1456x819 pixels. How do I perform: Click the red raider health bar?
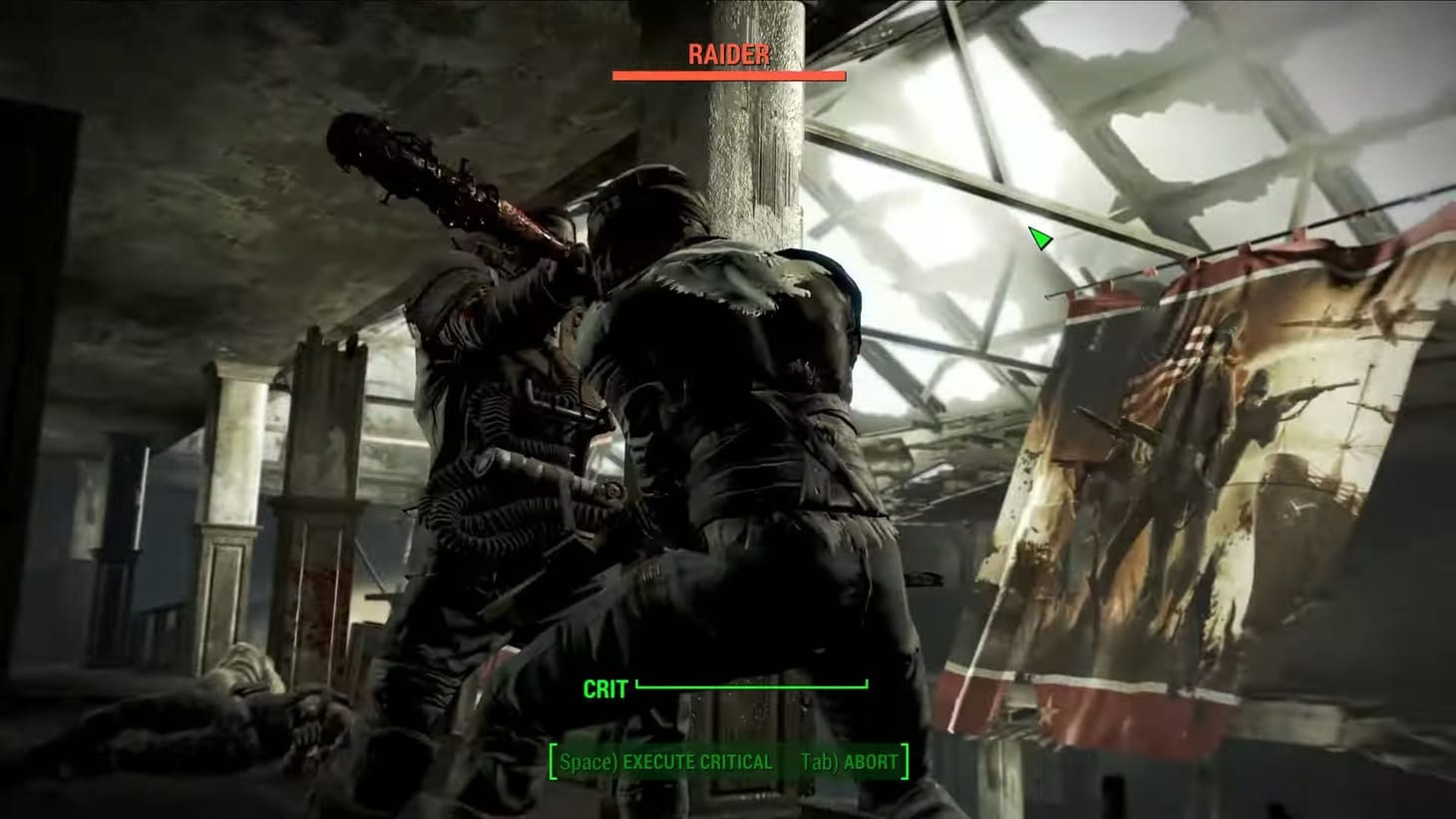728,75
